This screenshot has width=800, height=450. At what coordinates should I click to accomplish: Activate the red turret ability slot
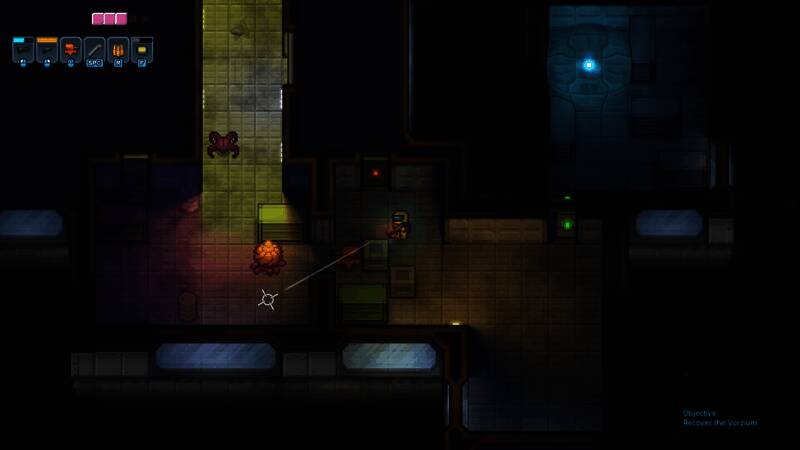[x=71, y=50]
